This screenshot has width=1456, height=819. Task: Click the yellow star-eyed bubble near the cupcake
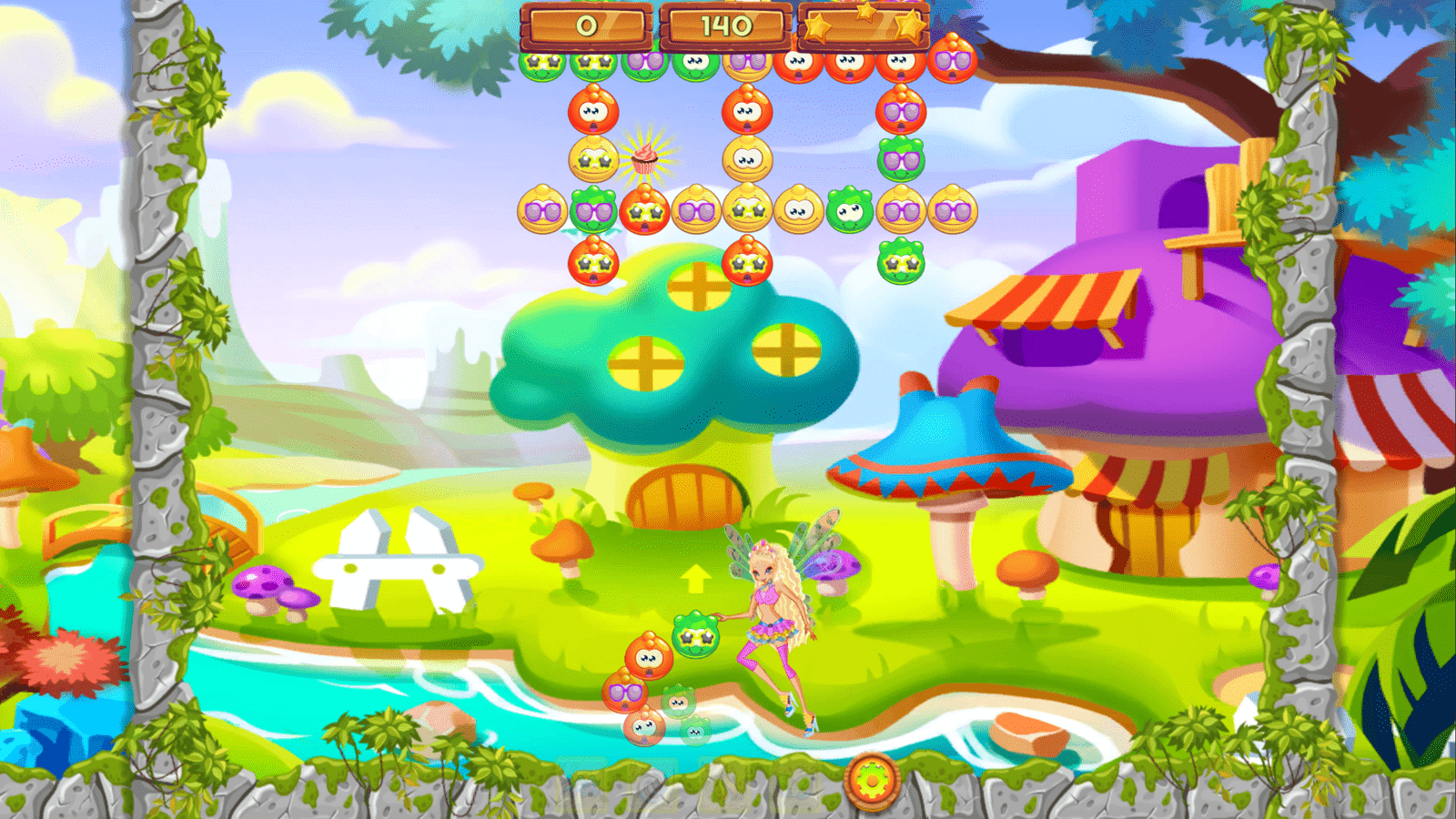click(x=592, y=158)
